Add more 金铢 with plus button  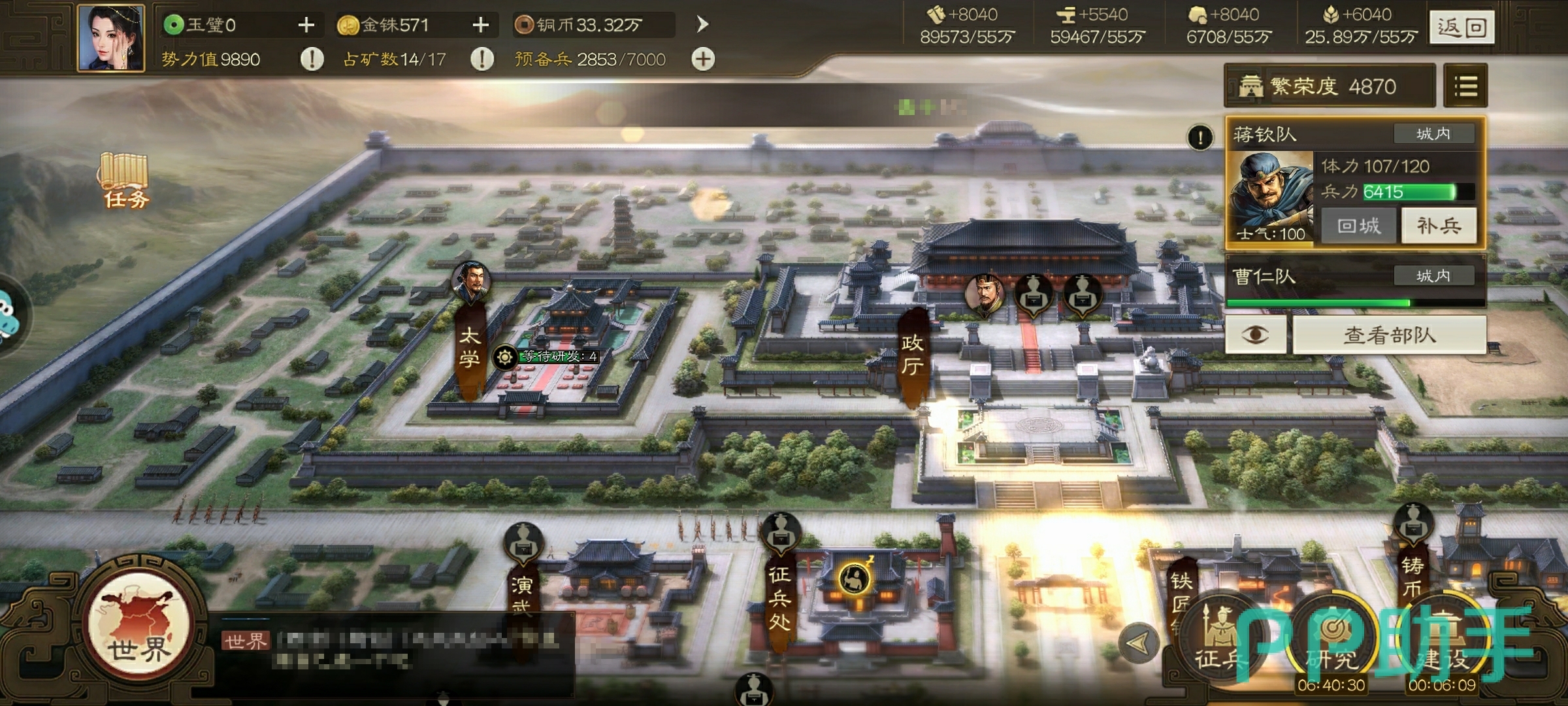(480, 25)
